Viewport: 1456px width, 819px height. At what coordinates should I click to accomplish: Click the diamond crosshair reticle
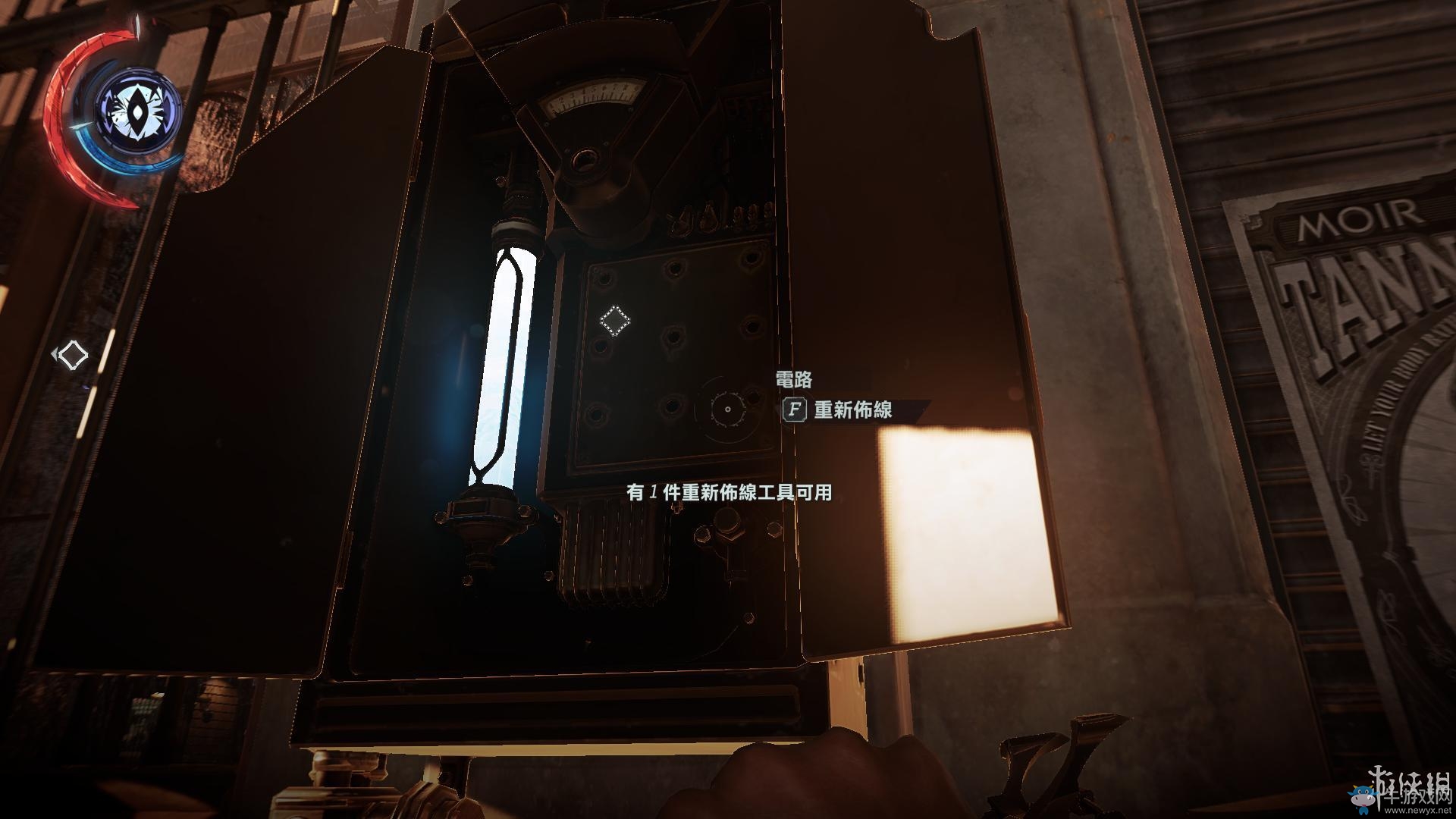tap(617, 321)
